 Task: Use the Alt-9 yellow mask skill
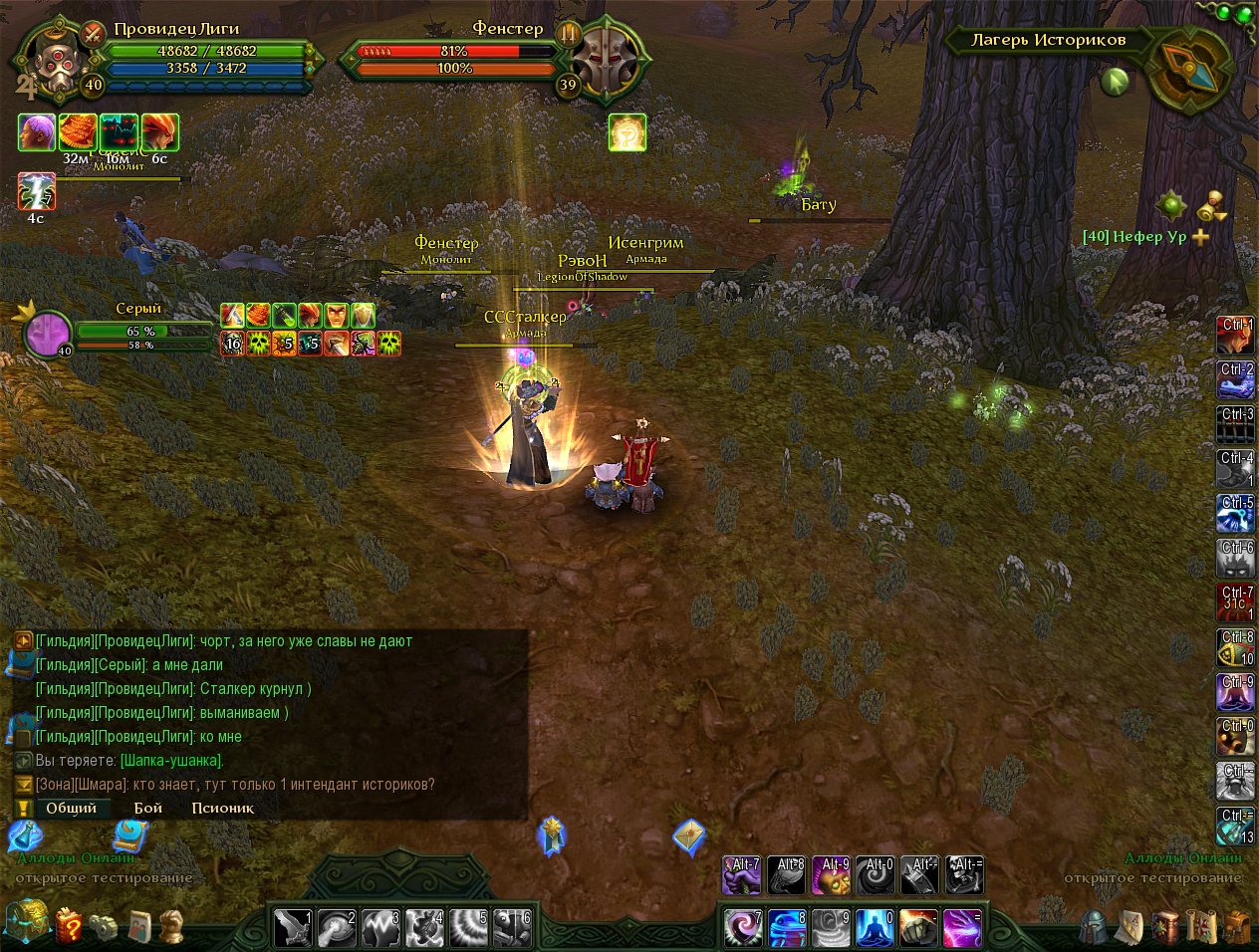(x=831, y=875)
